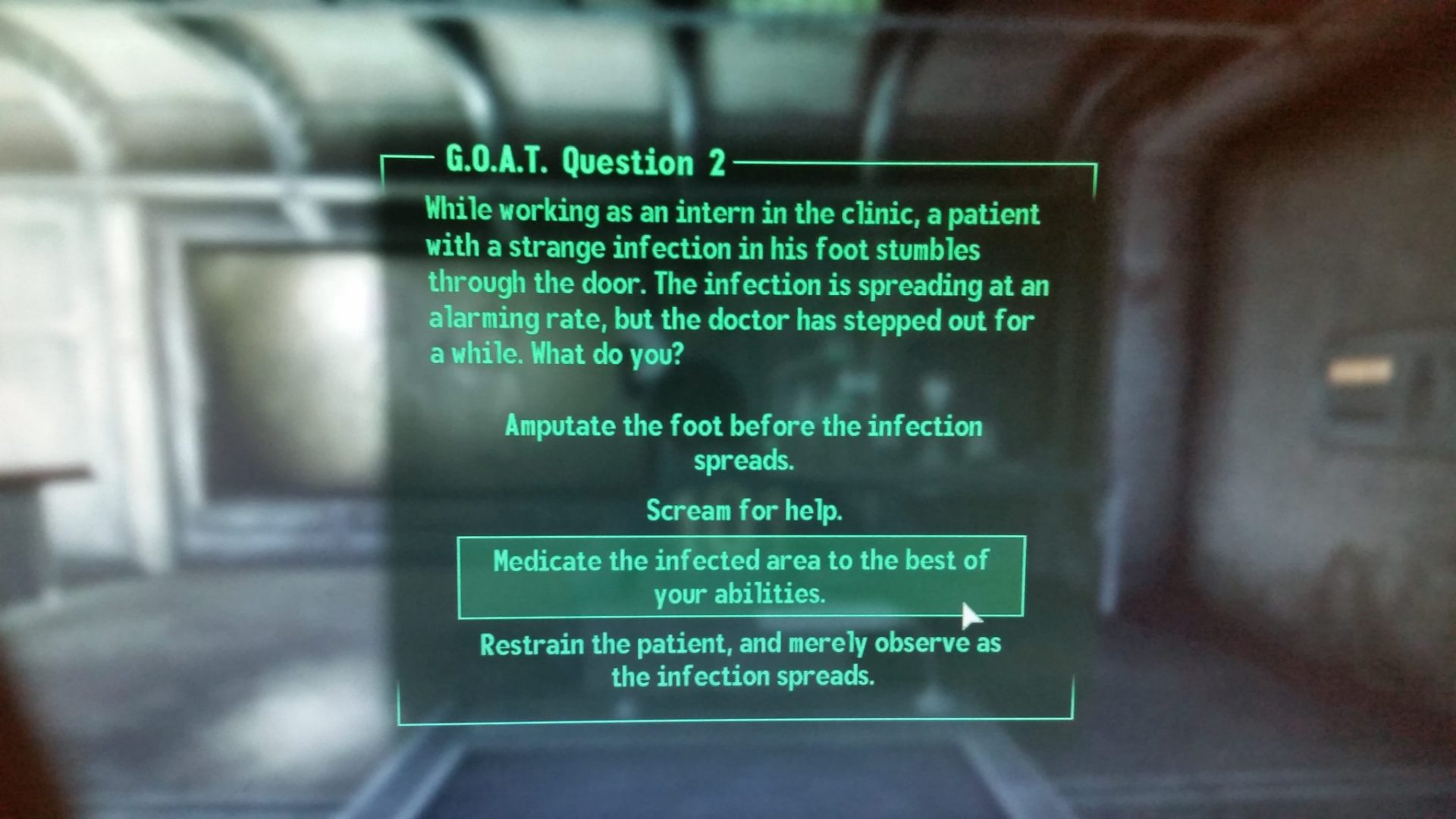Choose "Restrain the patient" answer
Screen dimensions: 1456x819
click(x=741, y=659)
